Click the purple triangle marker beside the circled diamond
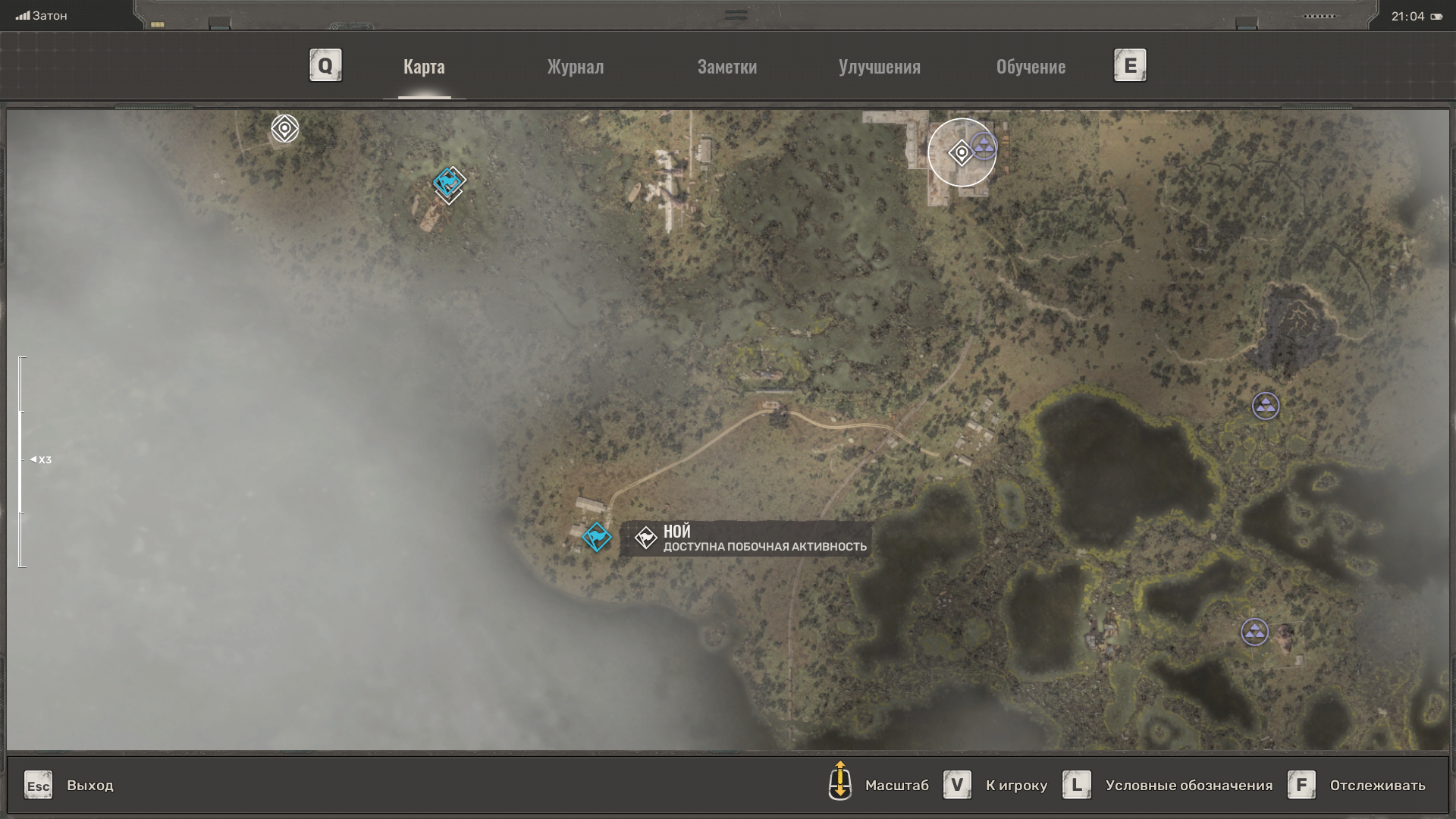1456x819 pixels. click(984, 146)
